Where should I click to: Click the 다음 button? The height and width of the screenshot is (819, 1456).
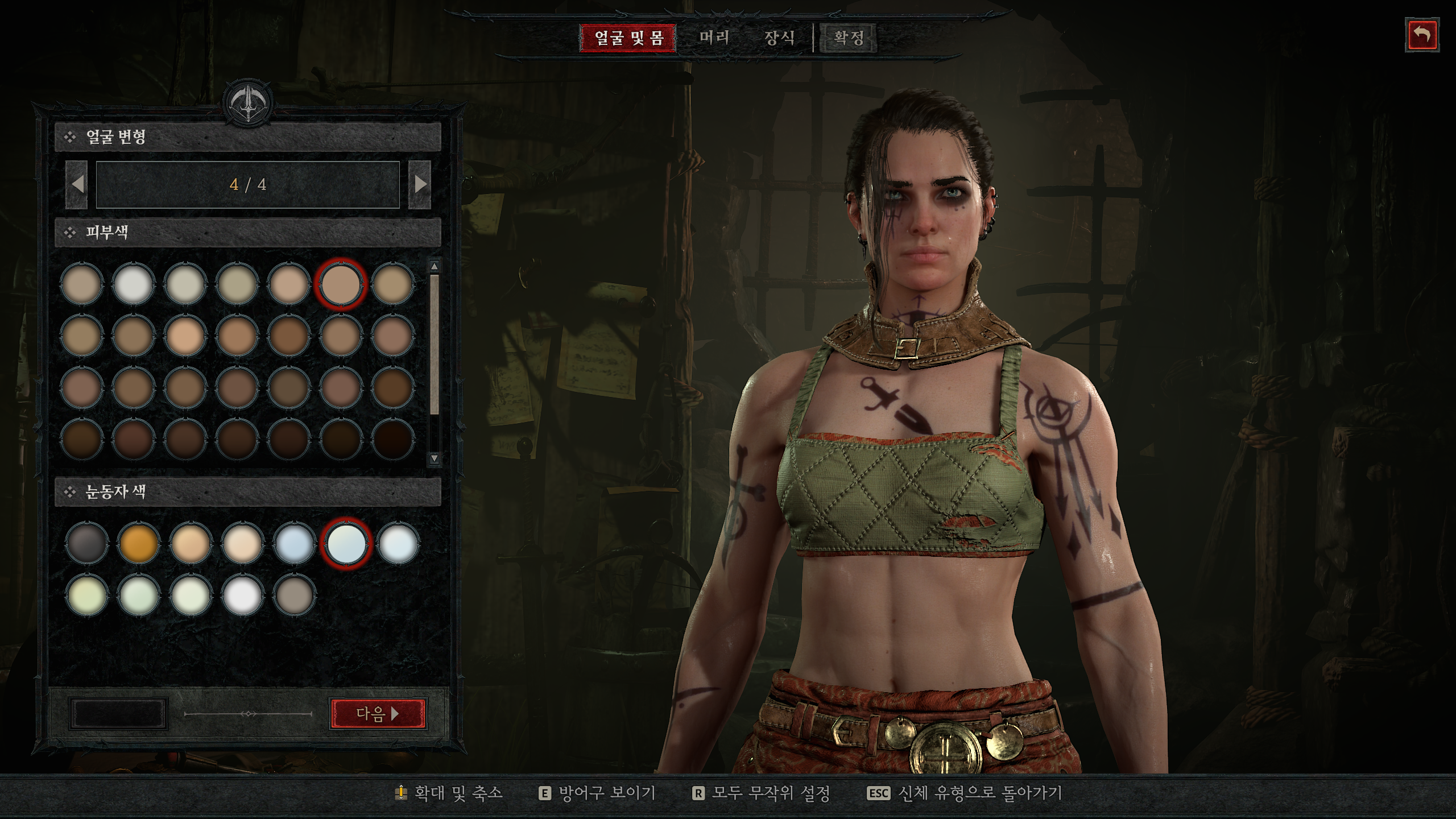pyautogui.click(x=378, y=713)
